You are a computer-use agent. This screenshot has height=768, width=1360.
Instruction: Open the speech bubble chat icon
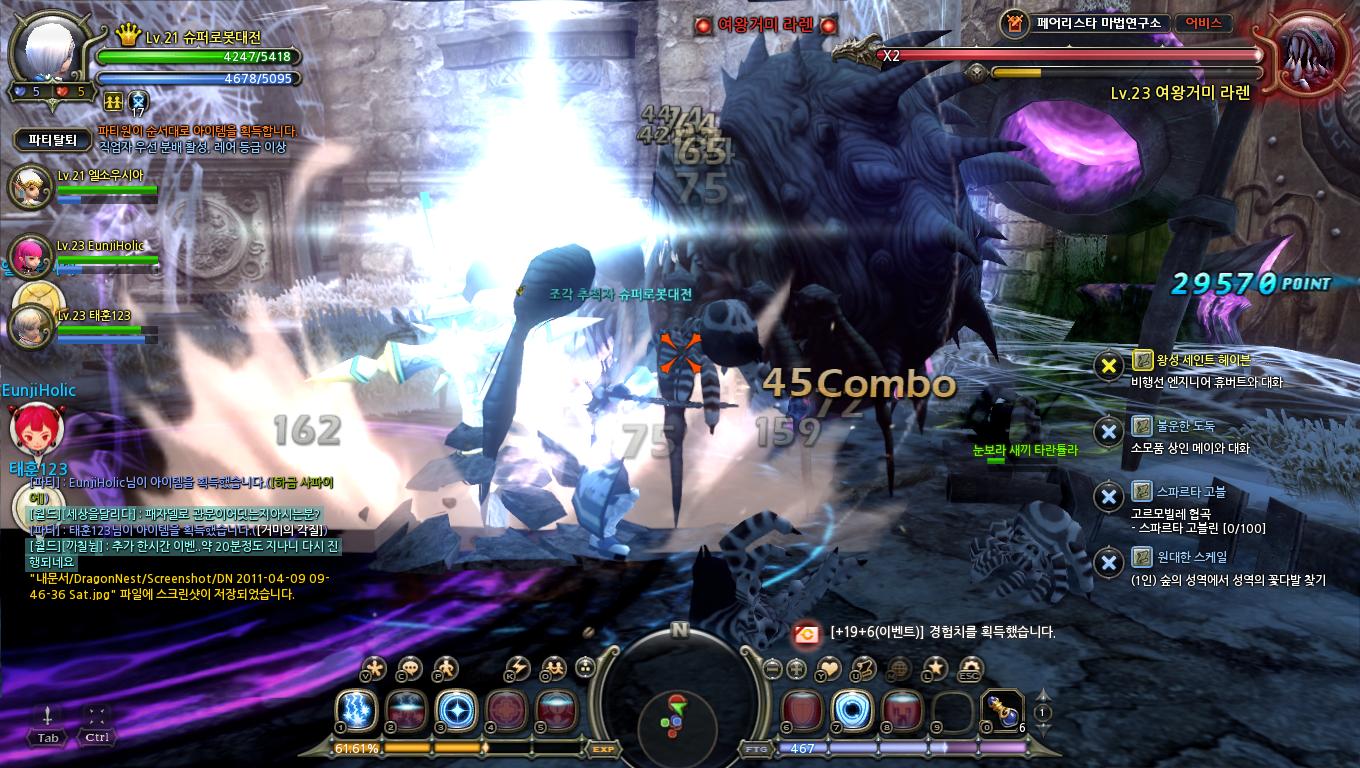(410, 668)
